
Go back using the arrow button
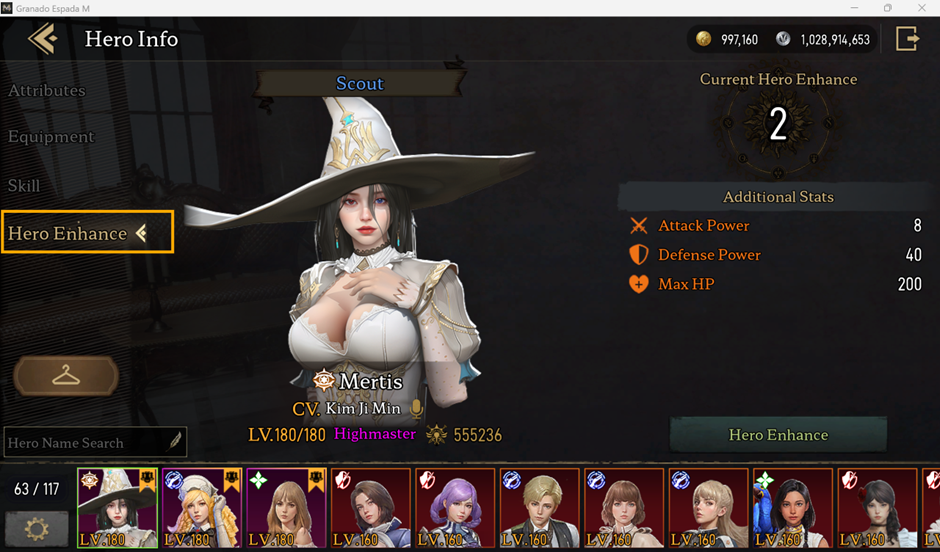(43, 39)
